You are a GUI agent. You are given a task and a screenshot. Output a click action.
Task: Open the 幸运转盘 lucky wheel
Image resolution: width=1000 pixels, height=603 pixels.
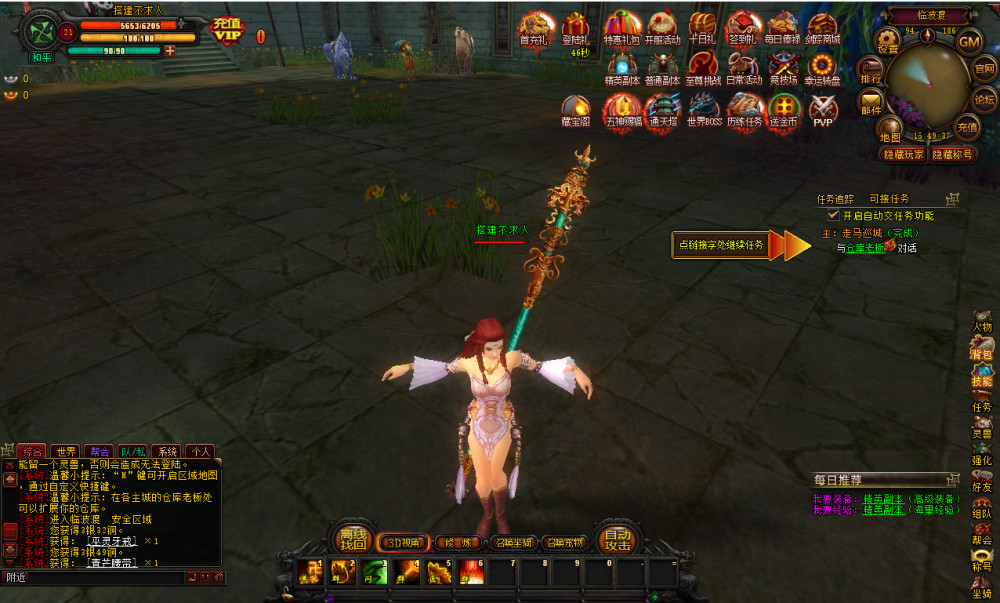point(822,67)
